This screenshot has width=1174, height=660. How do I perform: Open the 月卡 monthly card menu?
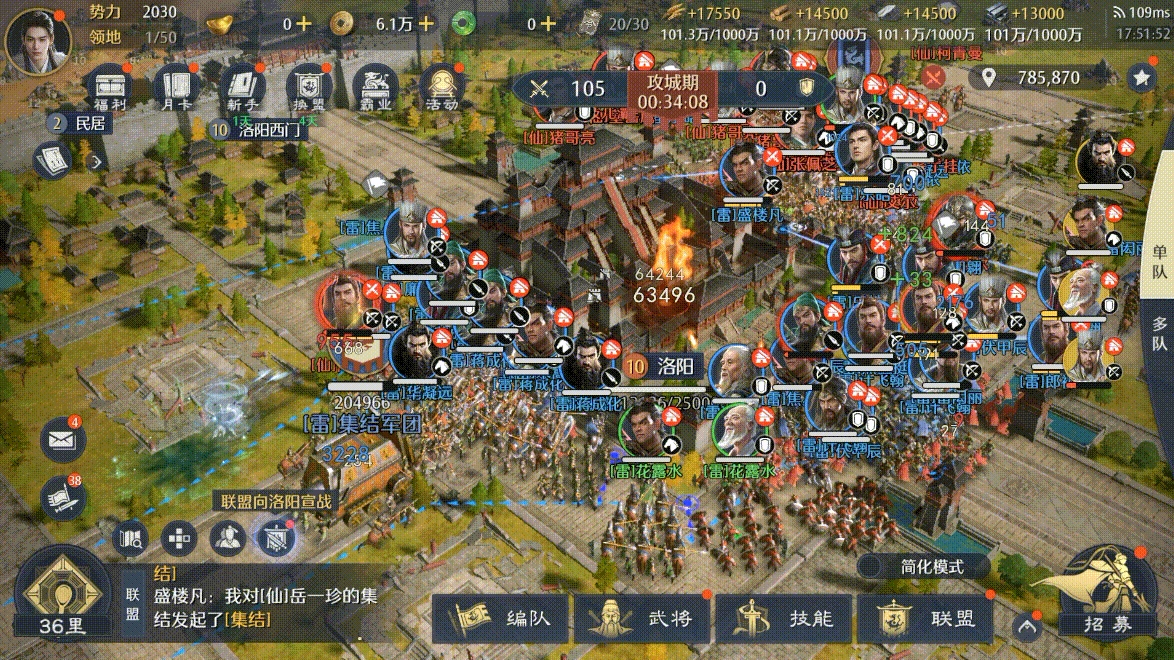[176, 88]
